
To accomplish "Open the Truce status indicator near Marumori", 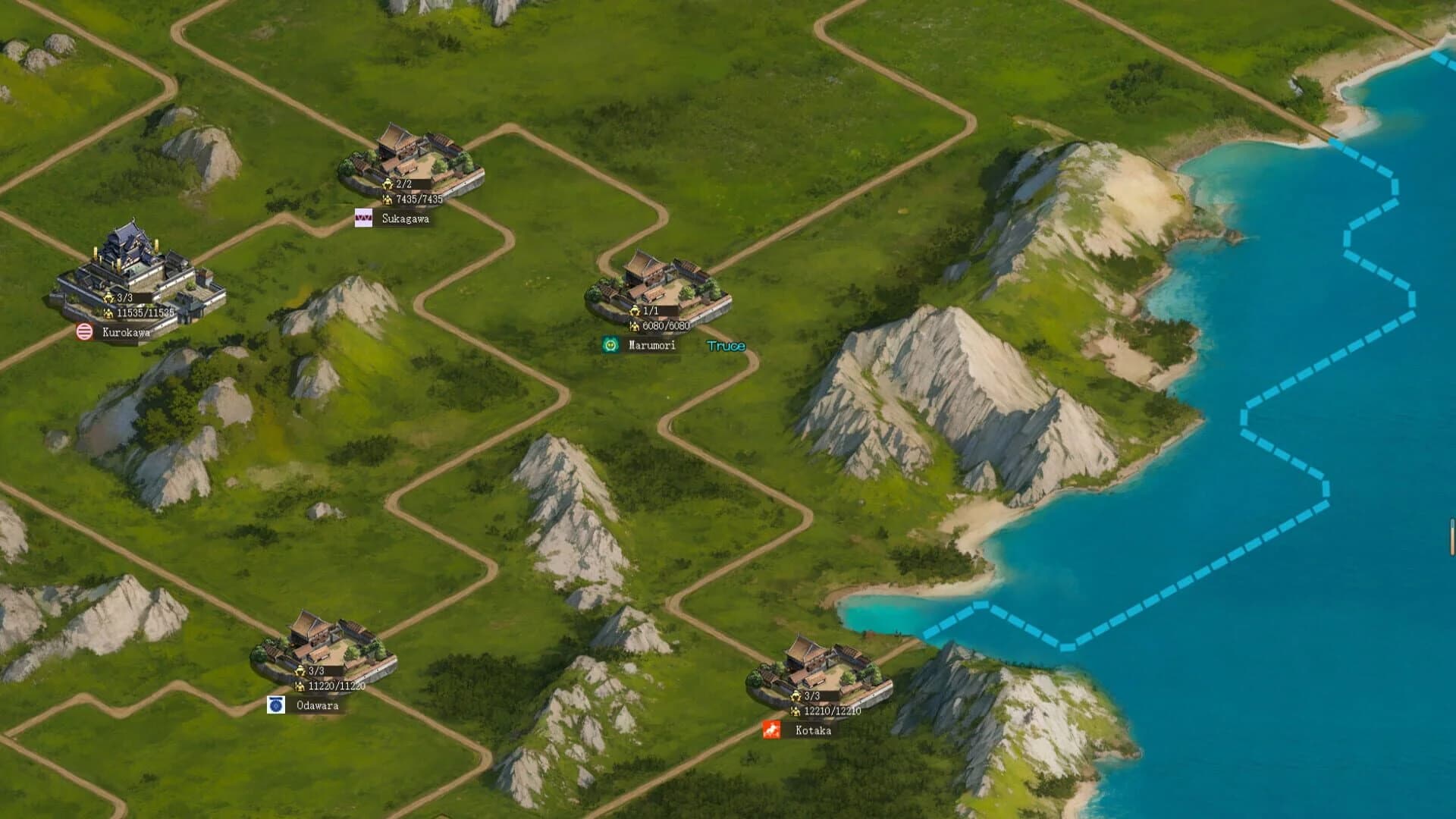I will click(726, 345).
